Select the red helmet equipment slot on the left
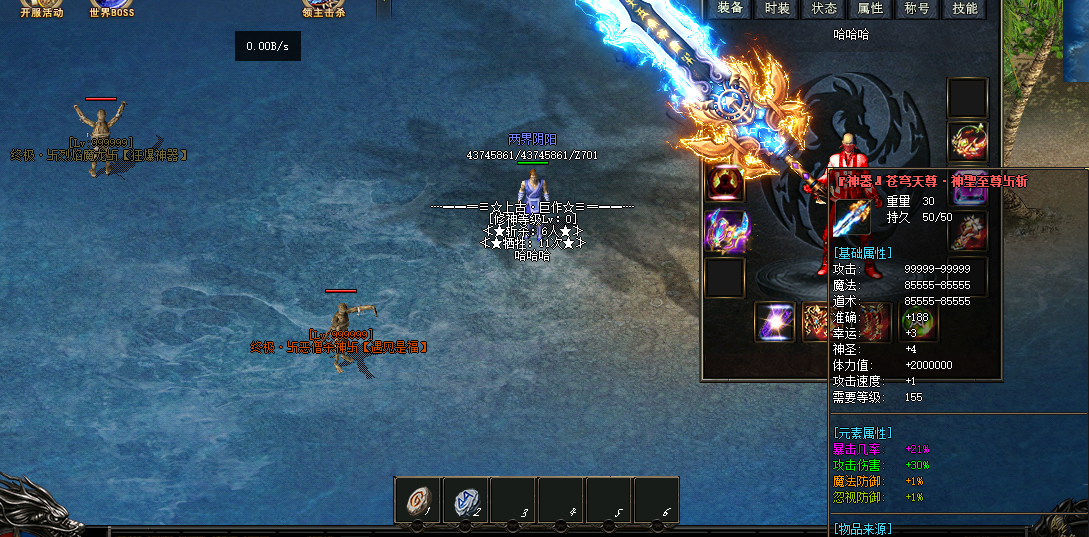1089x537 pixels. (x=725, y=183)
